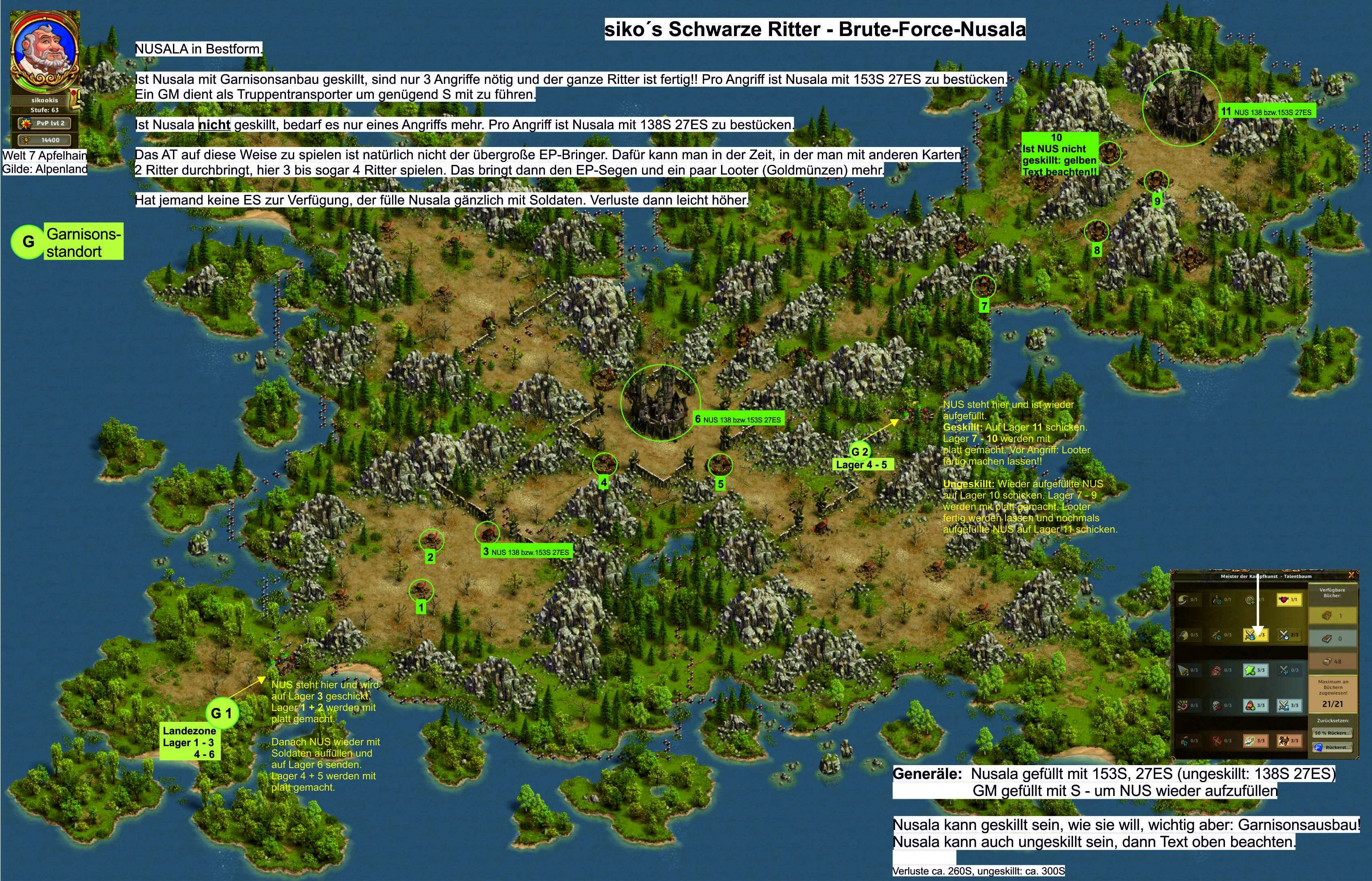
Task: Click the trophy 14400 score button
Action: click(x=45, y=140)
